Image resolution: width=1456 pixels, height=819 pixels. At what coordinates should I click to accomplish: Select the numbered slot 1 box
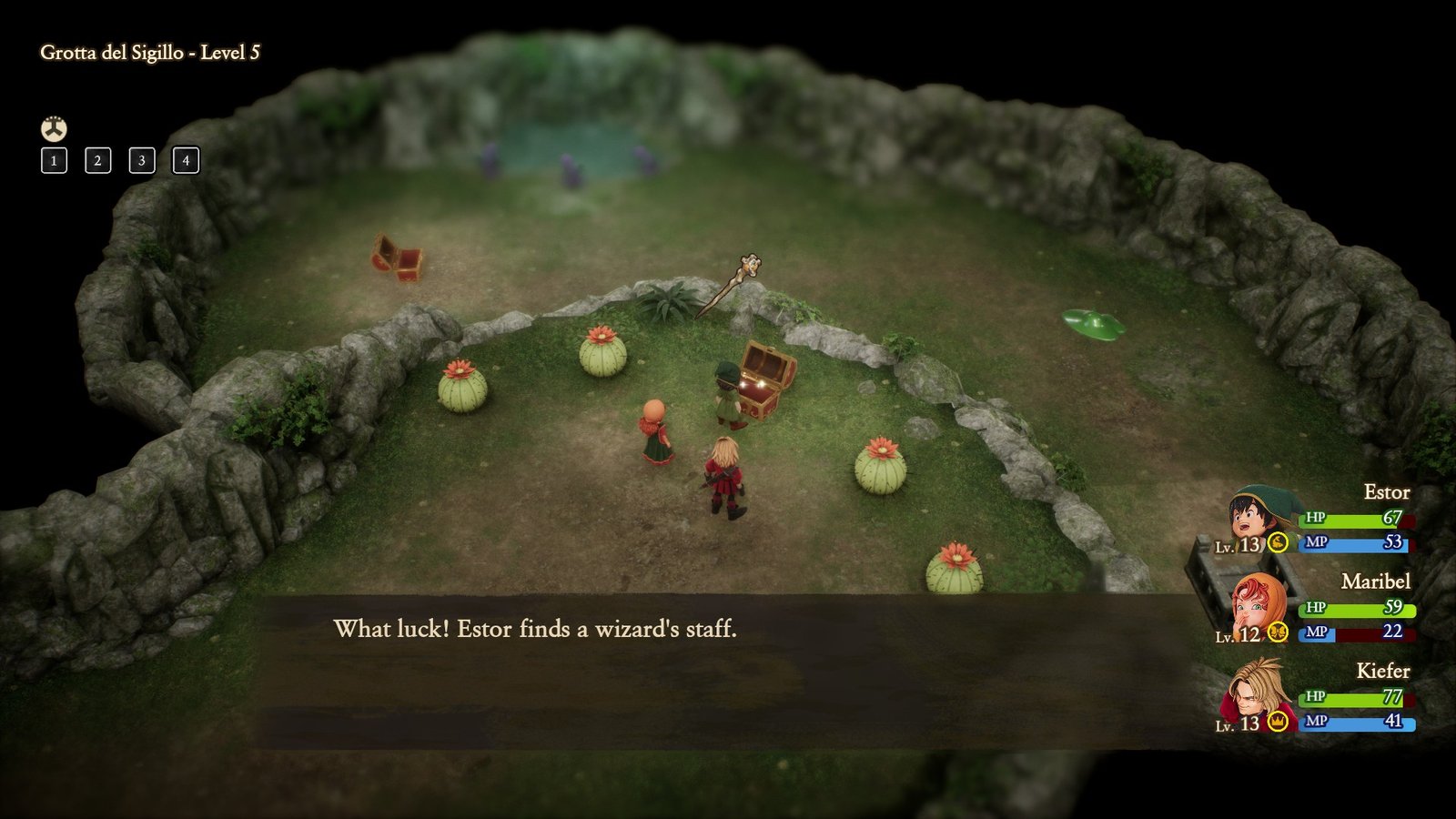tap(54, 161)
